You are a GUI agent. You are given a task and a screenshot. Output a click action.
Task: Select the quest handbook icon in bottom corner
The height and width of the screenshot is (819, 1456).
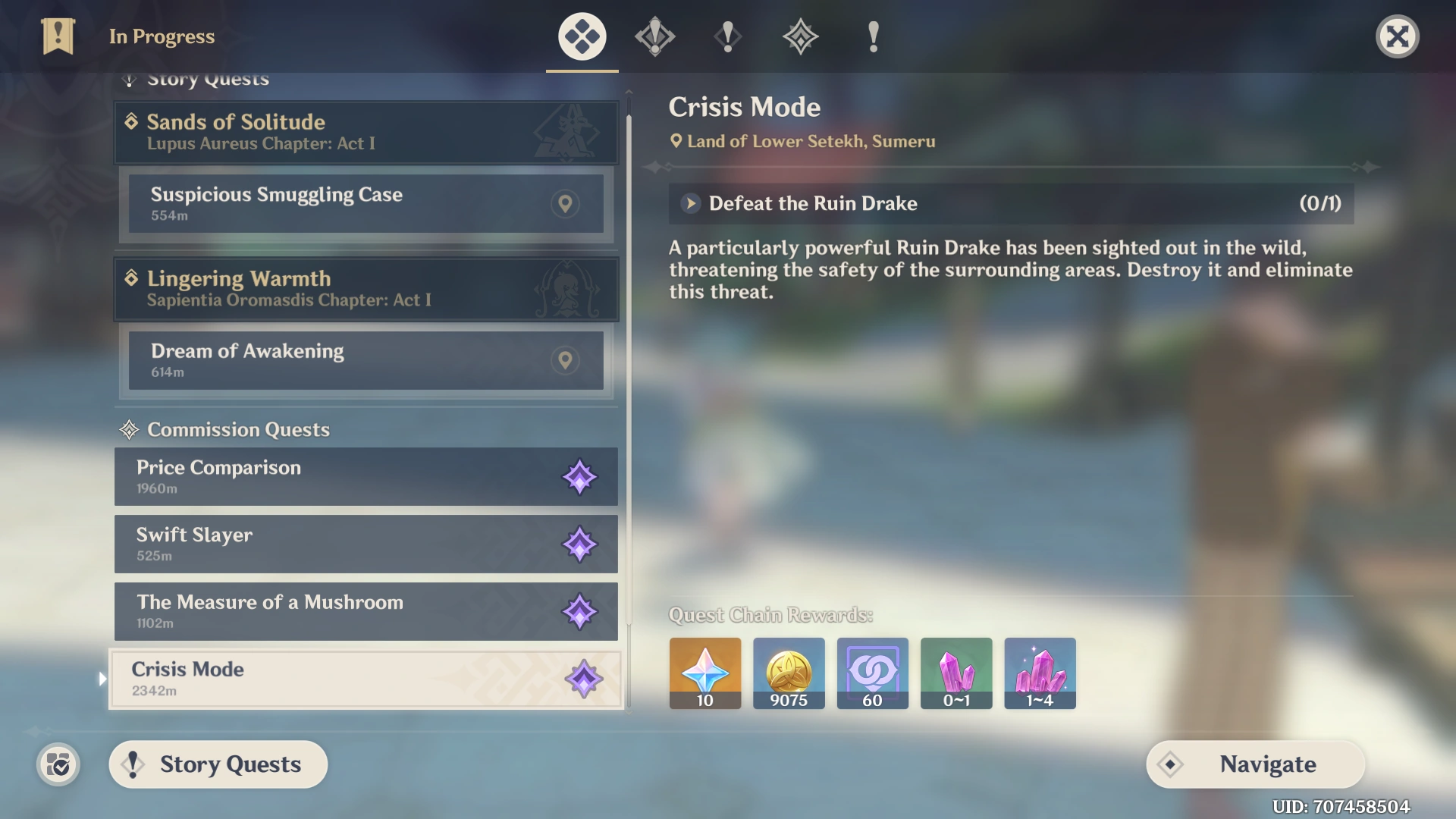[x=58, y=764]
